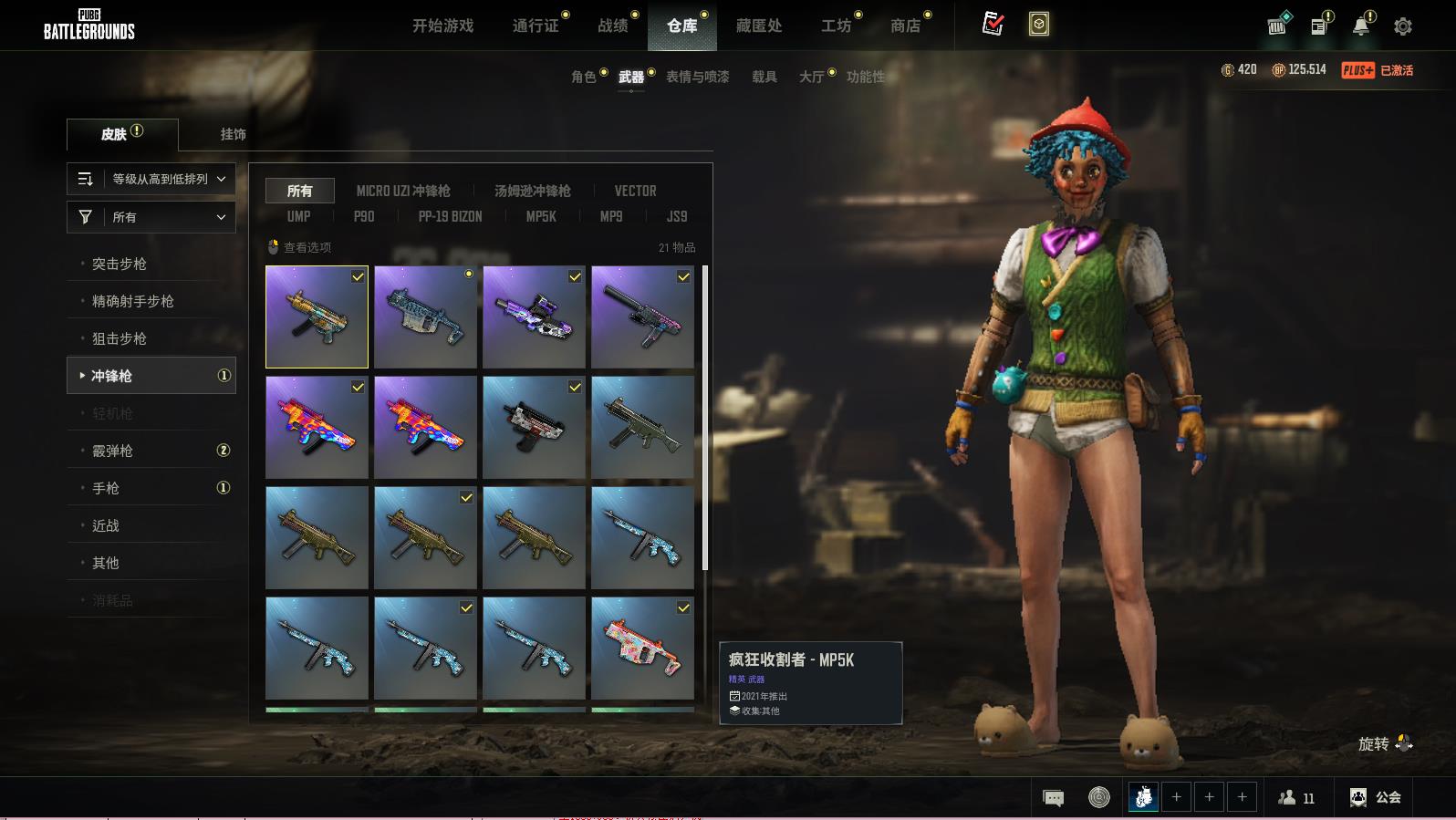Viewport: 1456px width, 820px height.
Task: Filter skins by MP5K weapon
Action: [541, 216]
